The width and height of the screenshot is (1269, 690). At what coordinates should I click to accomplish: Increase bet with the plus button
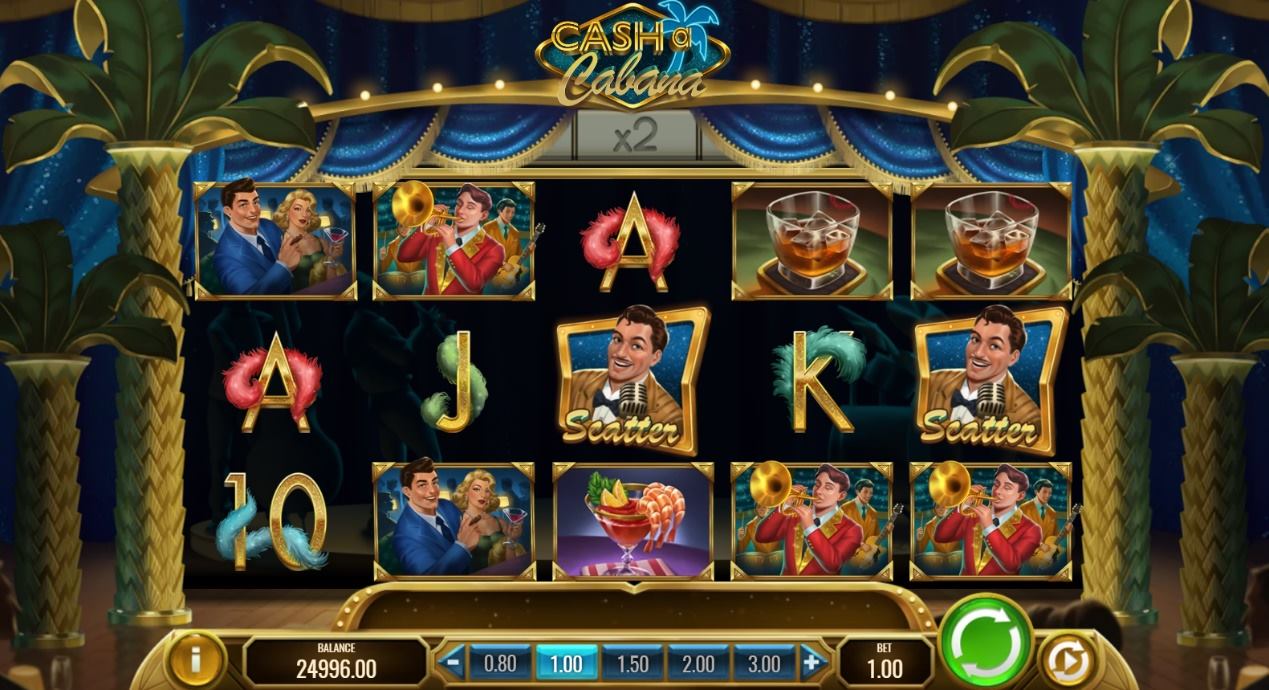[811, 662]
